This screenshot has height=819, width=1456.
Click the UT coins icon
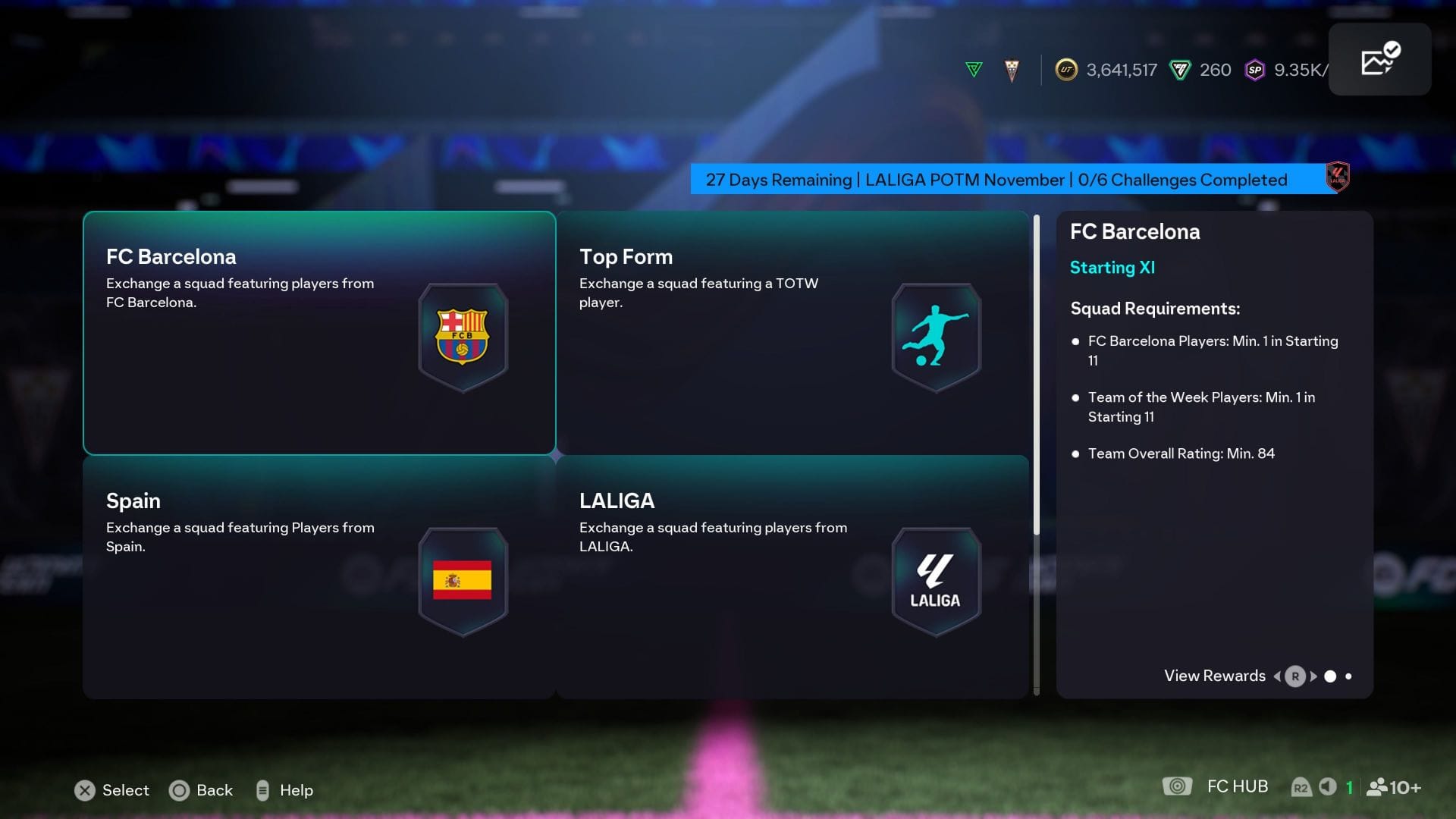tap(1067, 70)
